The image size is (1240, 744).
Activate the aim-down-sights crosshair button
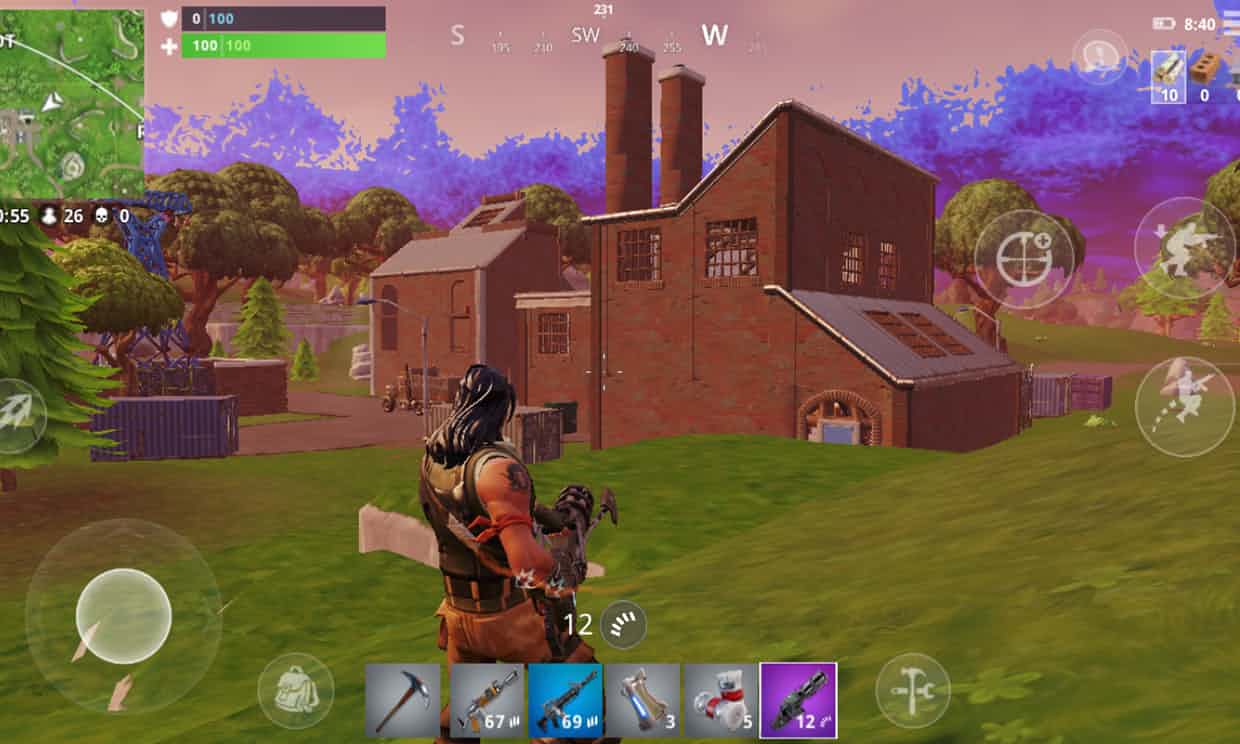1024,260
